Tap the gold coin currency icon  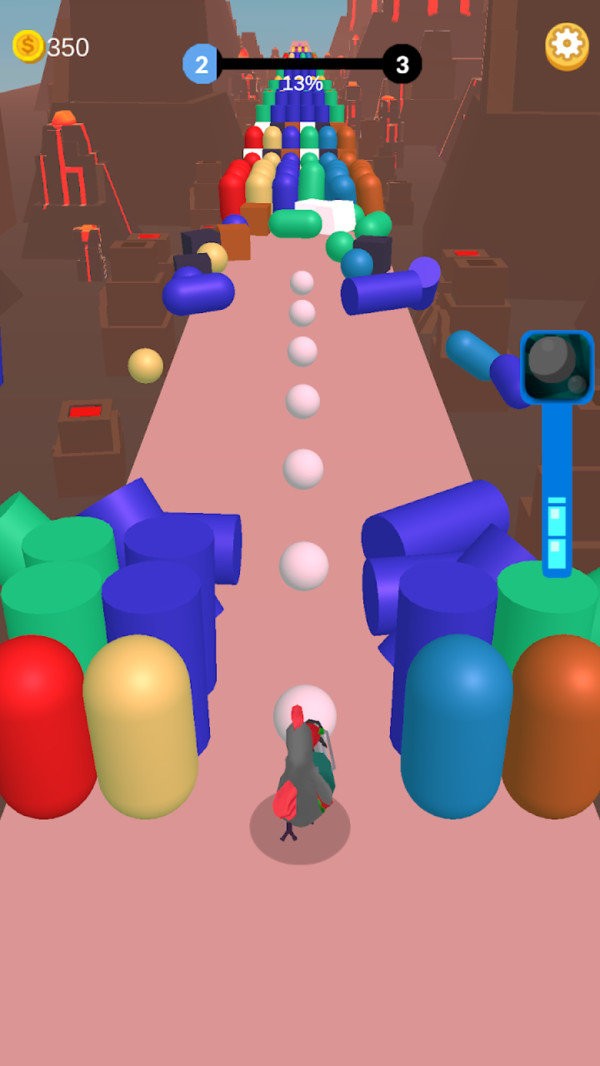[x=27, y=46]
